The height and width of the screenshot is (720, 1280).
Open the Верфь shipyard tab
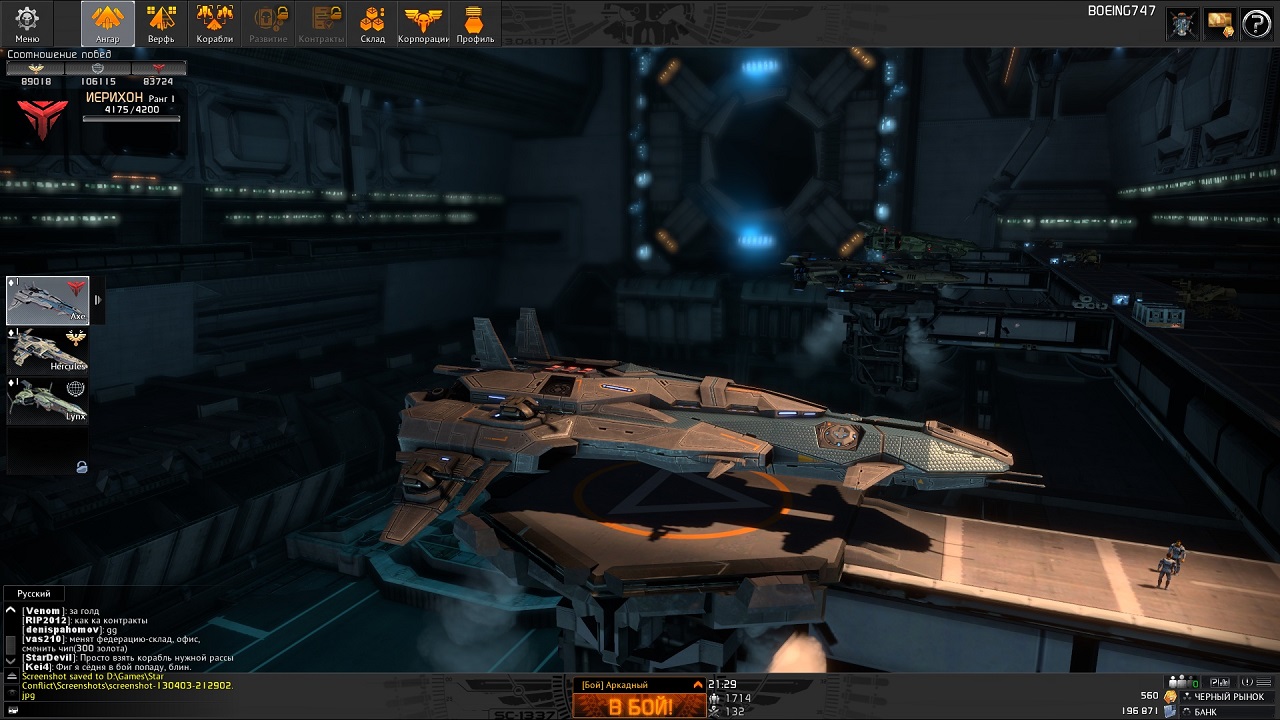(161, 23)
